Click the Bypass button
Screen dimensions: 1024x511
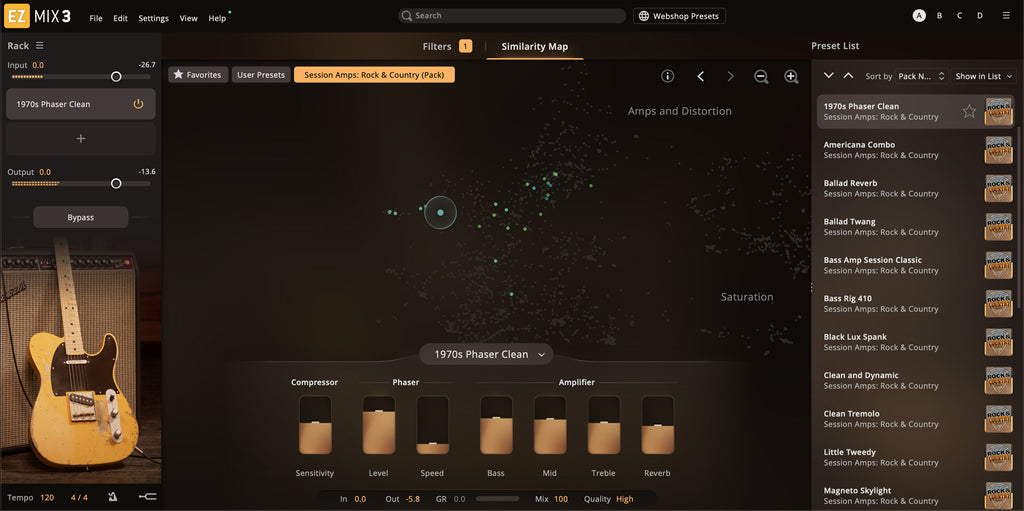click(x=80, y=217)
